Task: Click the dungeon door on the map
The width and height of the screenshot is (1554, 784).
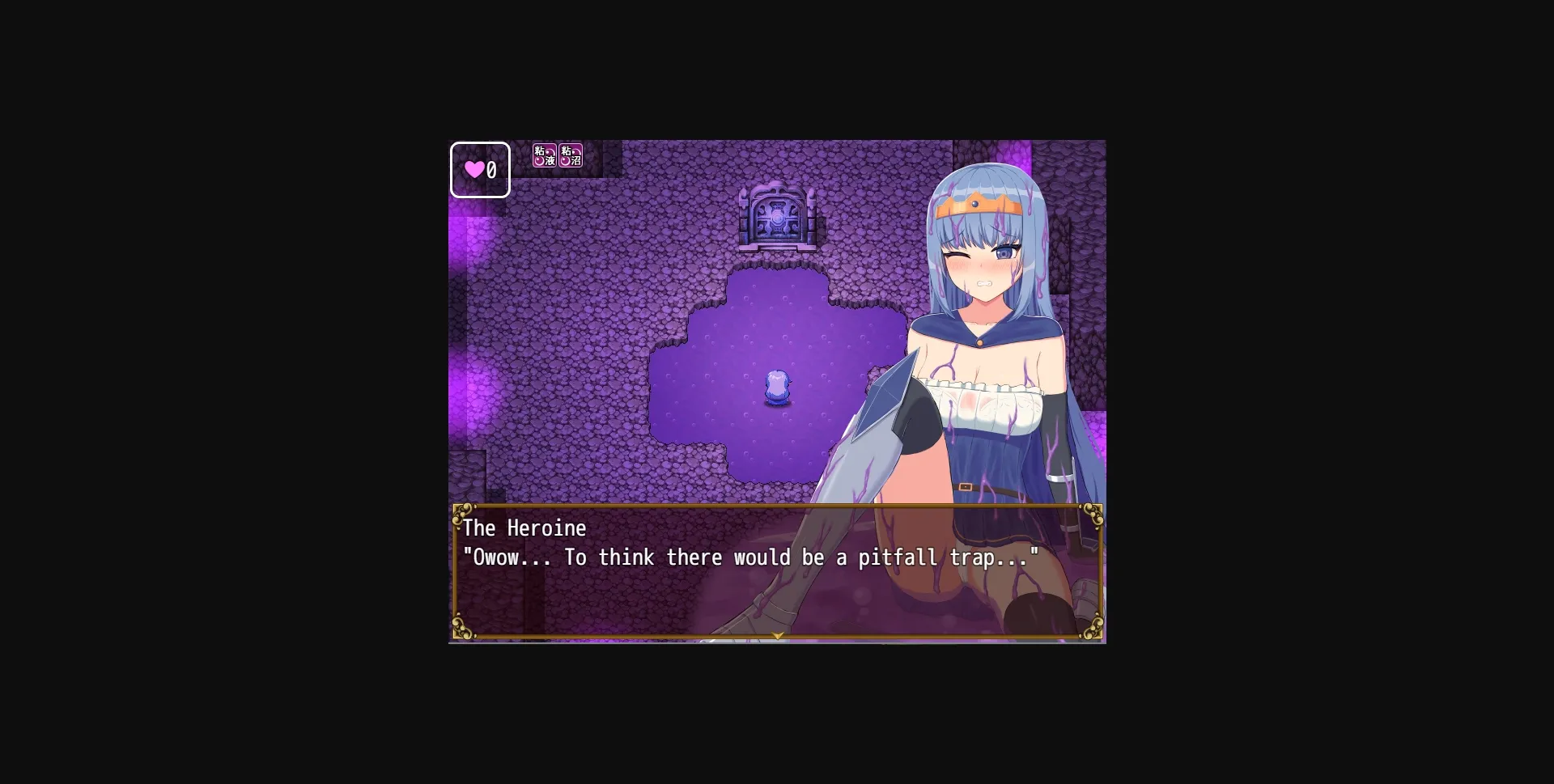Action: click(778, 220)
